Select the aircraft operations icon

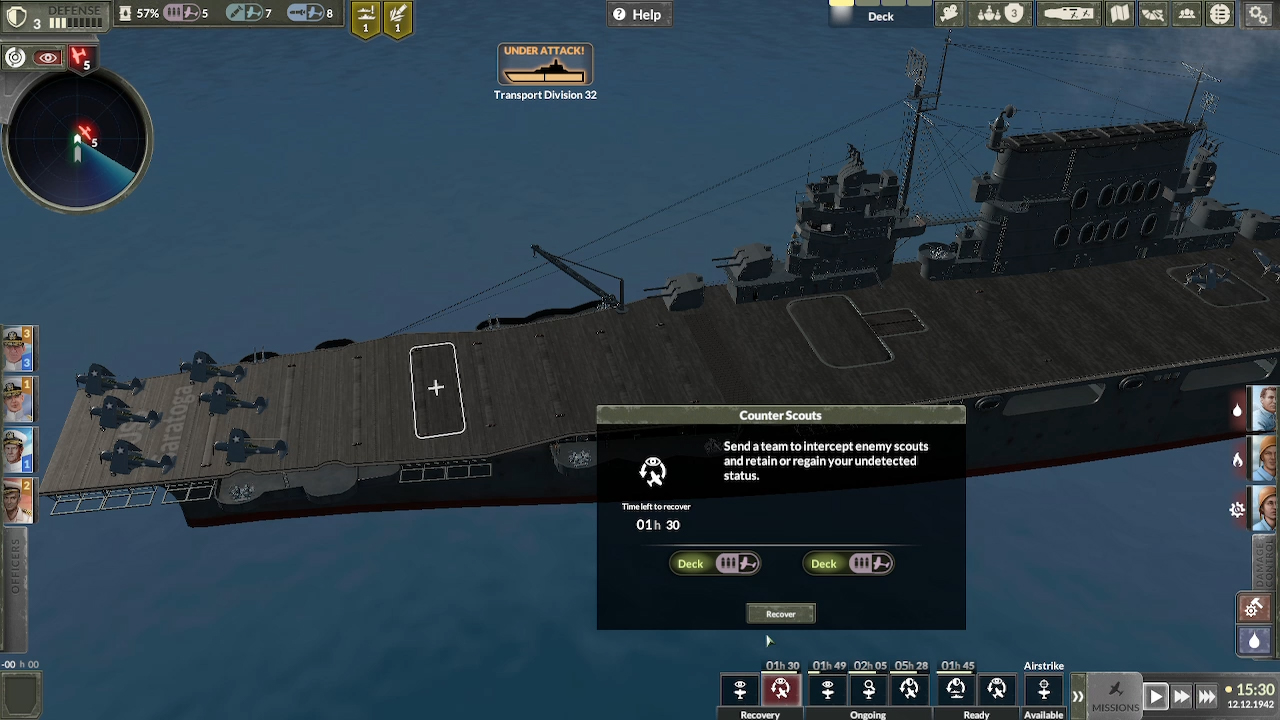click(1068, 14)
